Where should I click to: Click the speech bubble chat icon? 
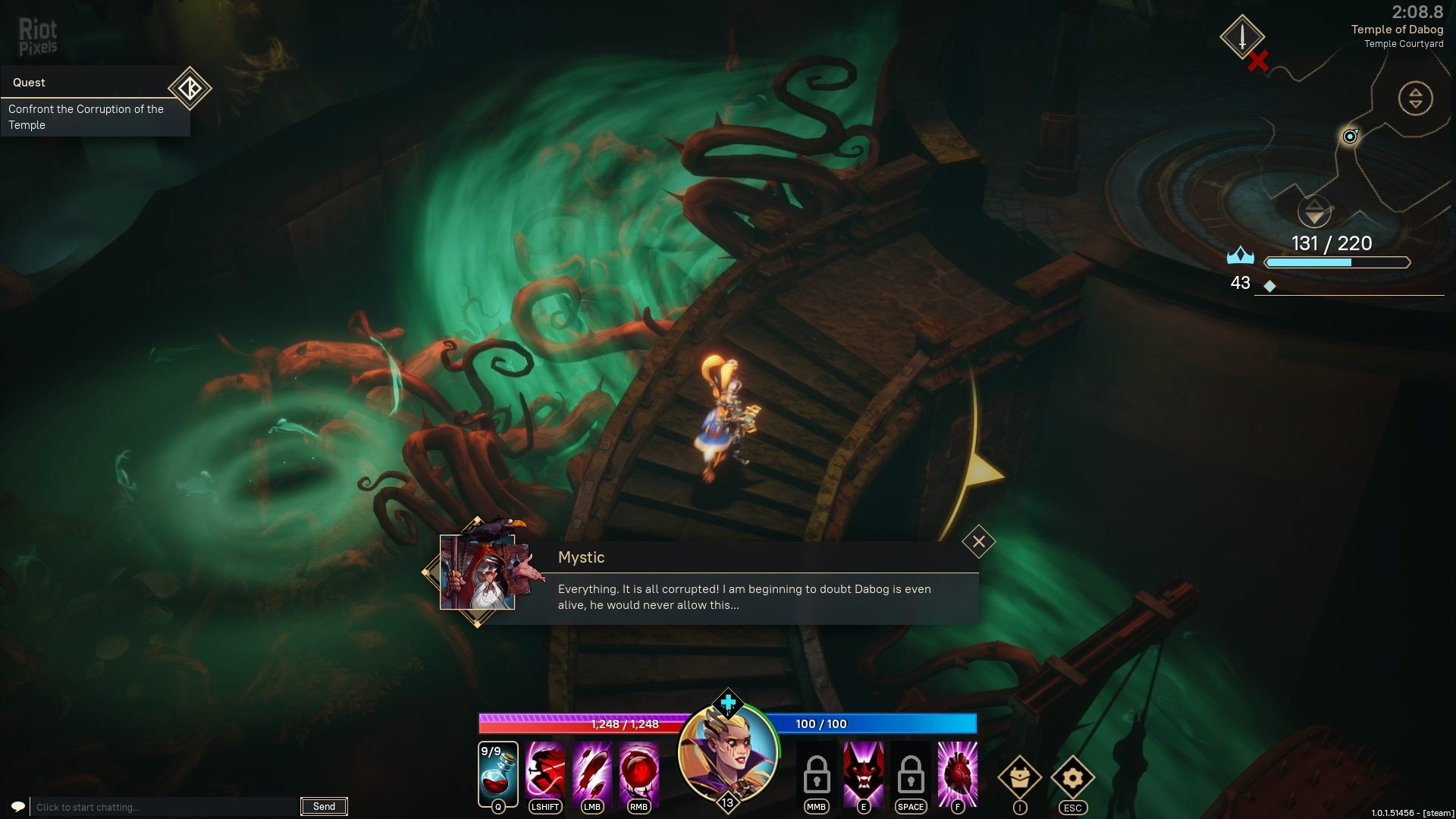pos(18,806)
